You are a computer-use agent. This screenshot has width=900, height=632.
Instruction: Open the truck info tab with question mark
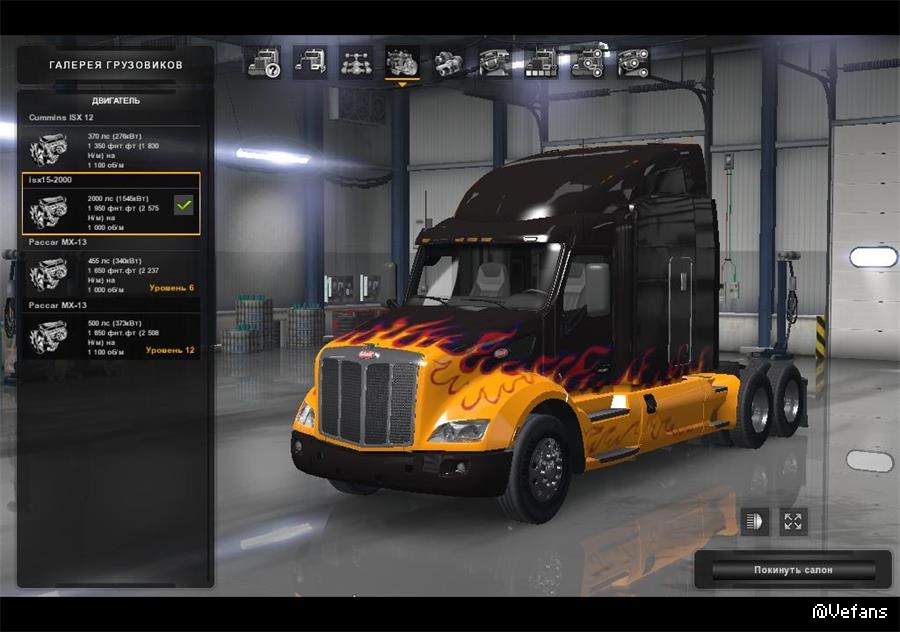click(x=264, y=63)
